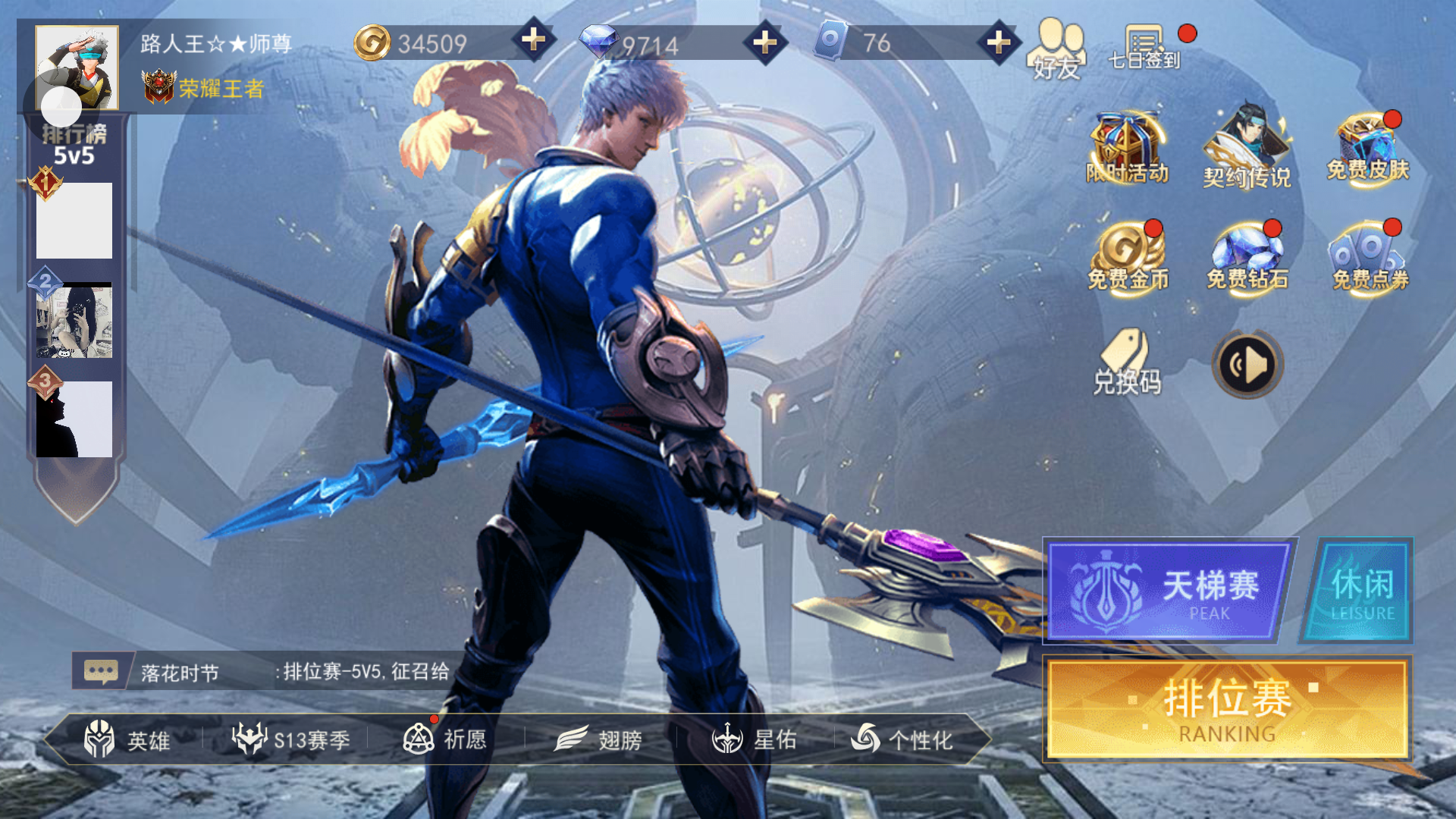Open the 兑换码 redeem code entry
The height and width of the screenshot is (819, 1456).
[1127, 364]
